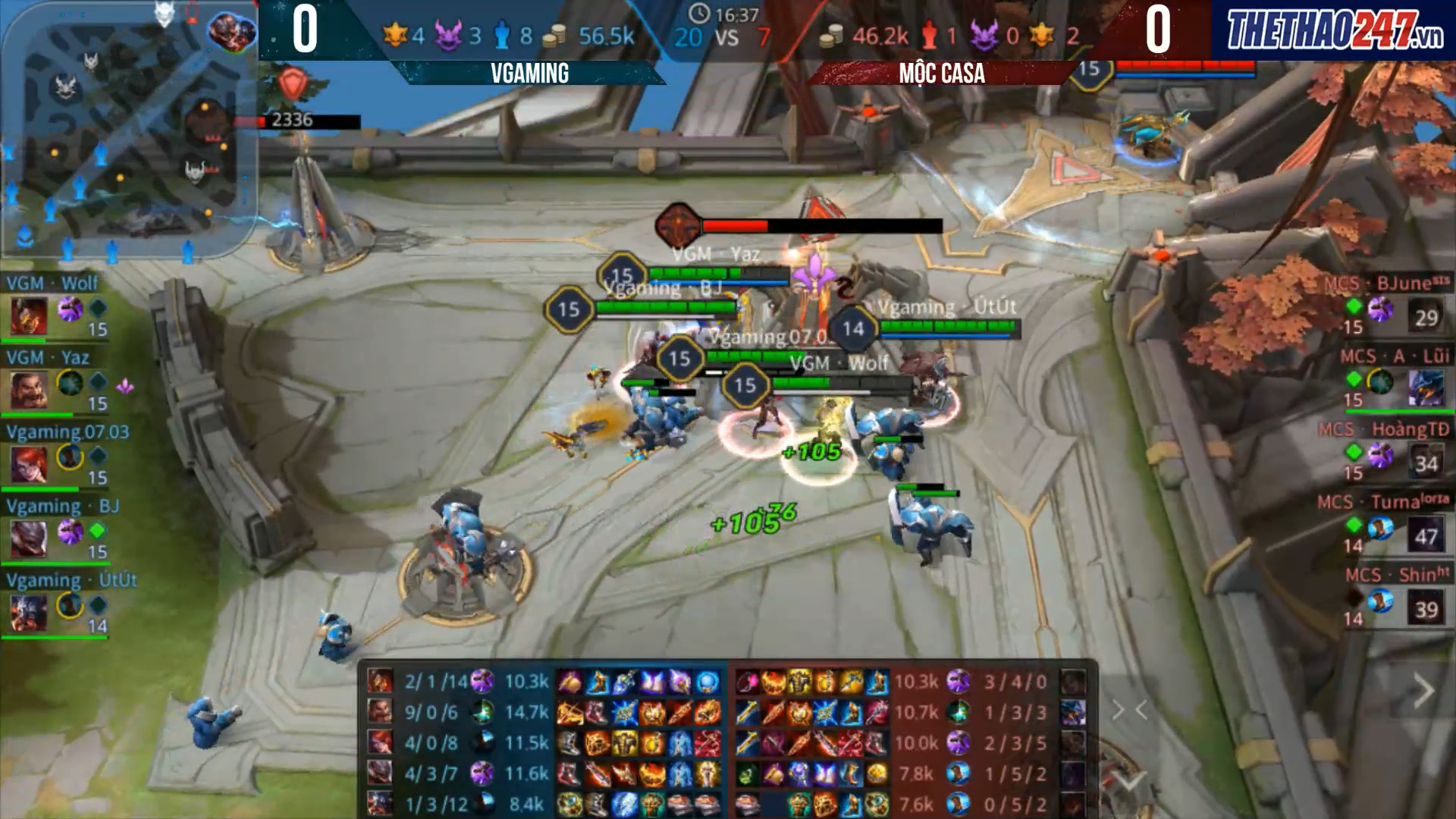The height and width of the screenshot is (819, 1456).
Task: Click the downward chevron beside the scoreboard
Action: 1129,781
